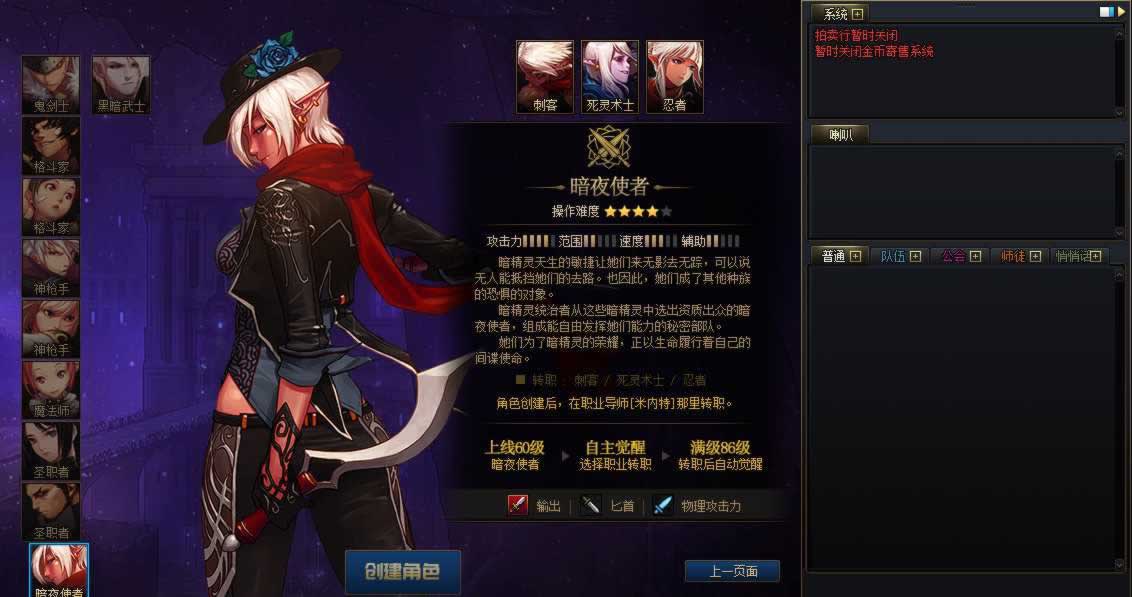The image size is (1132, 597).
Task: Click the yellow arrow atop the chat panel
Action: click(1120, 12)
